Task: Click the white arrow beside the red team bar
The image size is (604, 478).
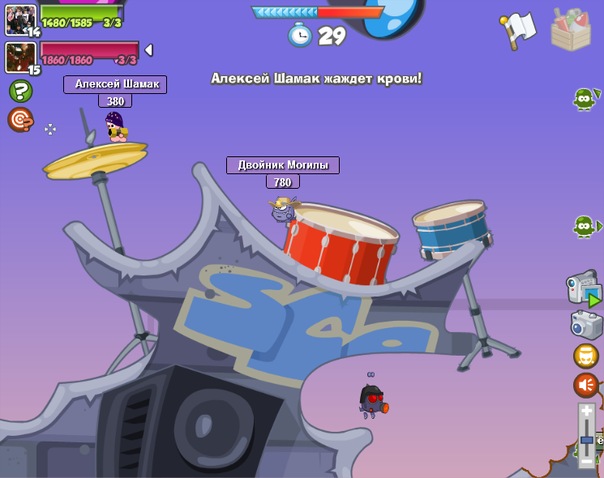Action: [x=149, y=50]
